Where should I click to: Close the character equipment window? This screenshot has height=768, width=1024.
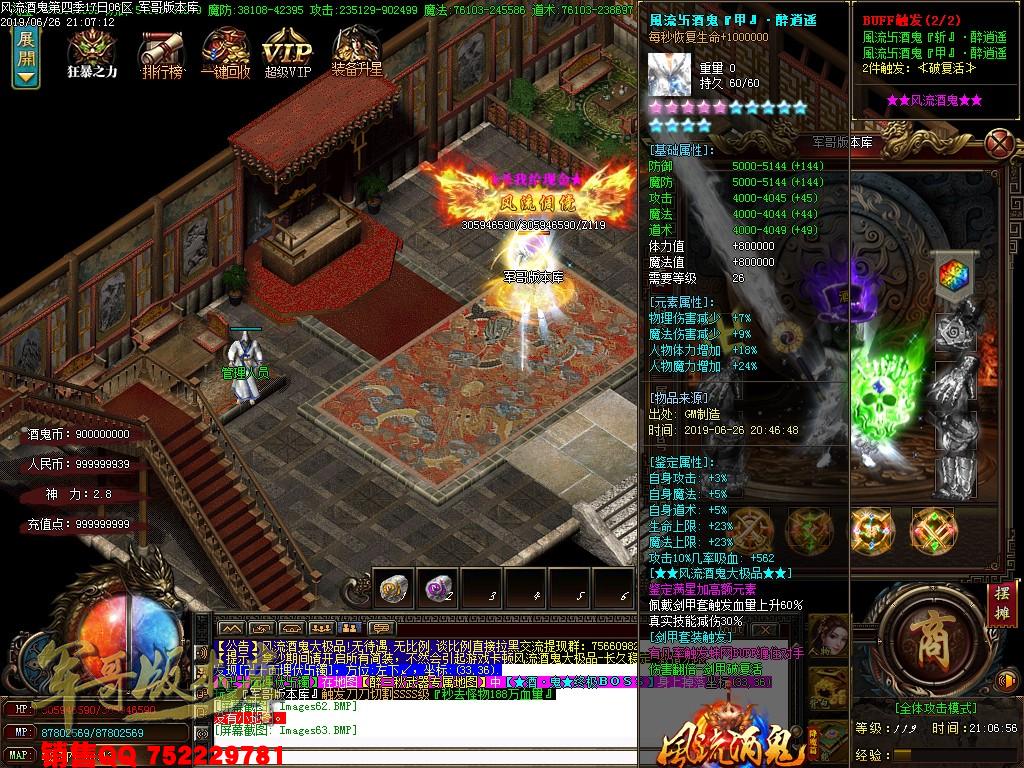(x=998, y=143)
